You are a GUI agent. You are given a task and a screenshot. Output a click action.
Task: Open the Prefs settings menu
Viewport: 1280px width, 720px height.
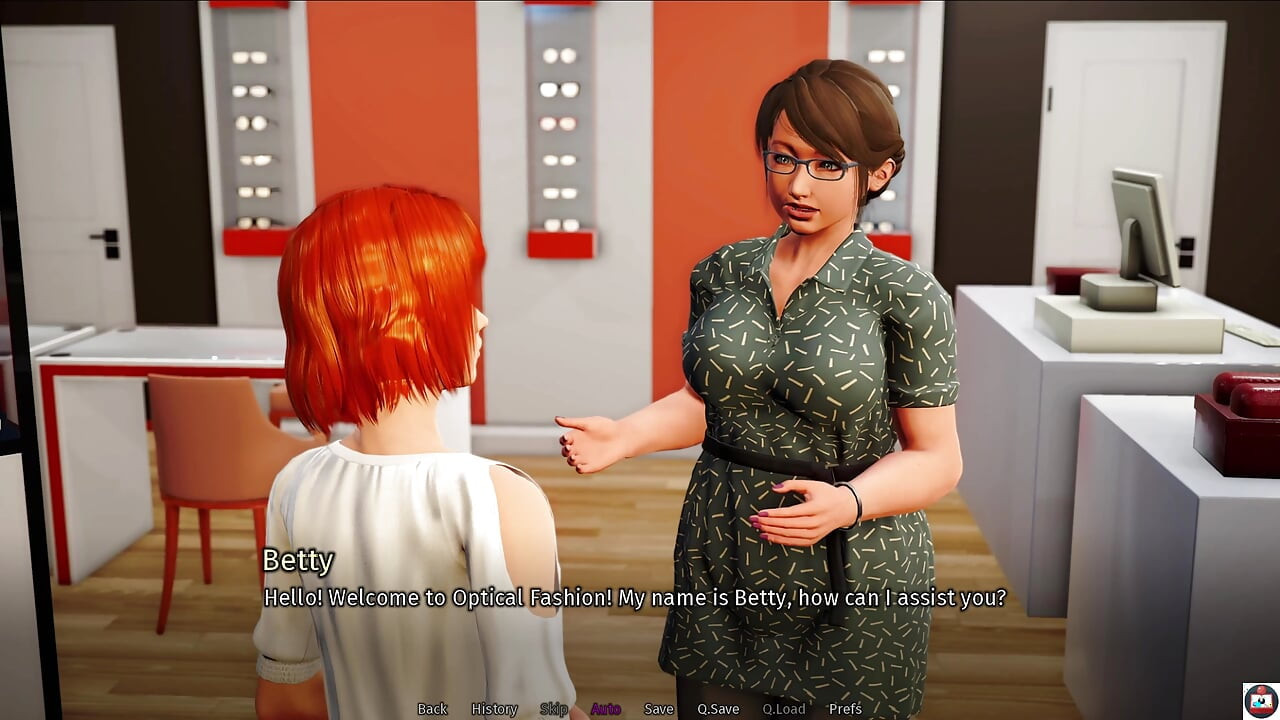click(x=845, y=709)
